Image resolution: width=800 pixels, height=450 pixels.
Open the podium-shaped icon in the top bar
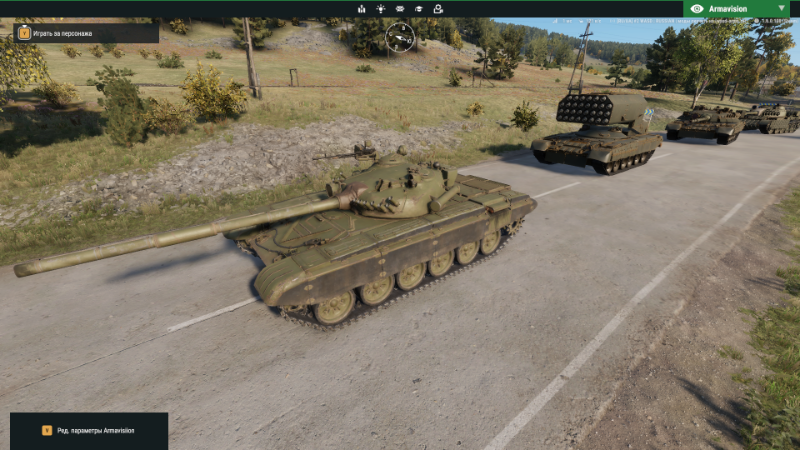pos(361,9)
